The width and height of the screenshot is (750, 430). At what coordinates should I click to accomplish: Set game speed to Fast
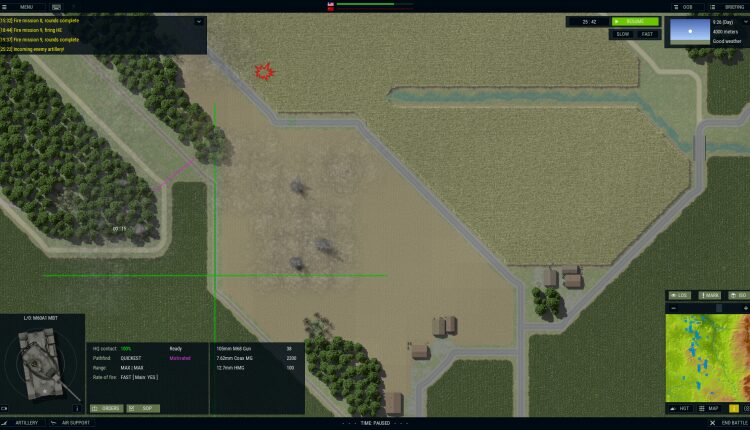(647, 34)
